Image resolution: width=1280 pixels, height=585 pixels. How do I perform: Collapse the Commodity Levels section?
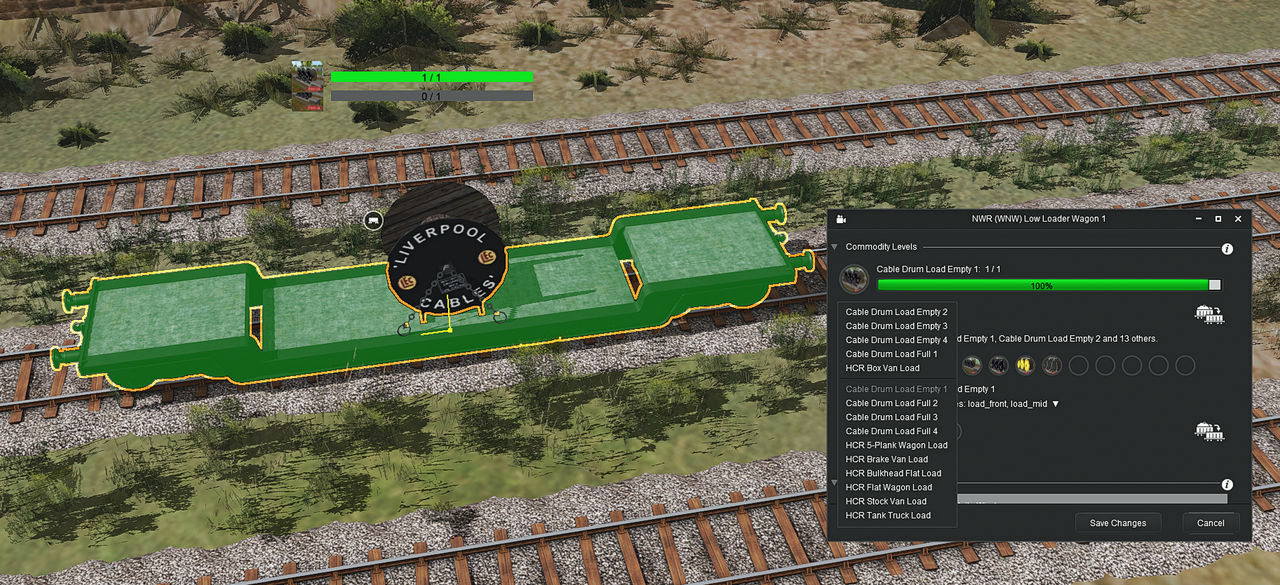(835, 247)
